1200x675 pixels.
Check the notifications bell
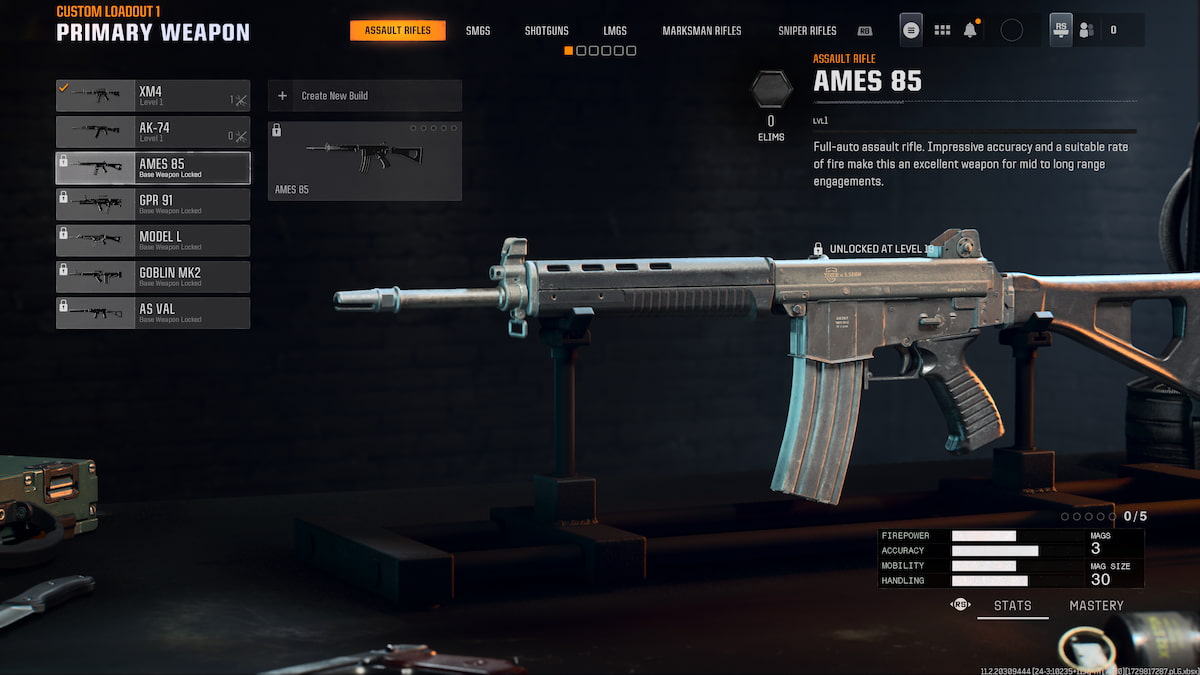[x=970, y=30]
